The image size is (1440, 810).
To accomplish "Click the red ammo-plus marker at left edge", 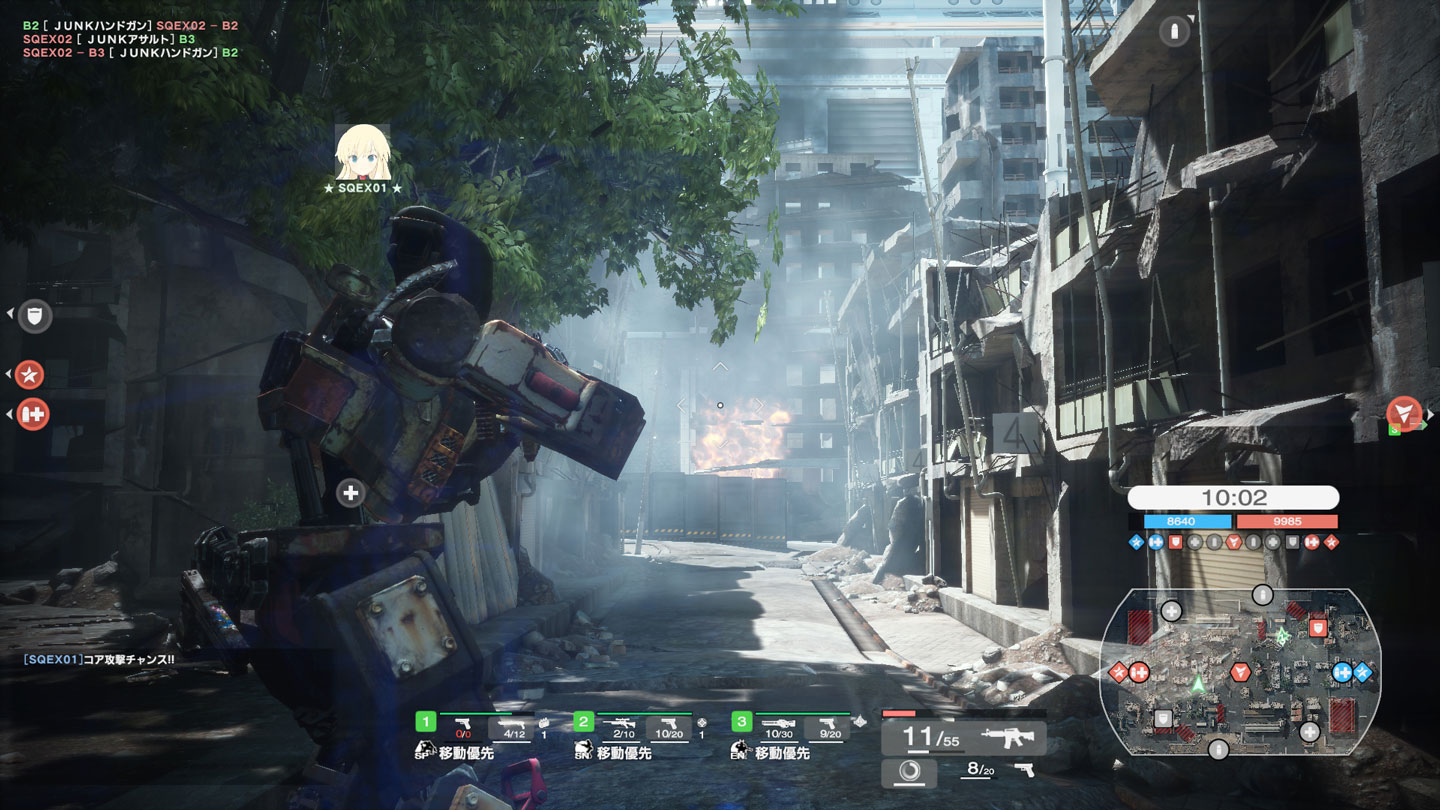I will (33, 414).
